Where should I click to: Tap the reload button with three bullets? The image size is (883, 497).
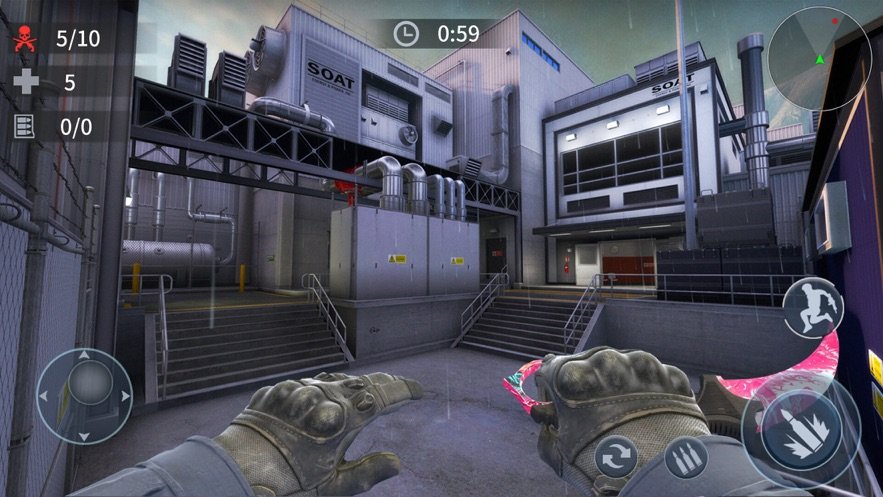[x=686, y=457]
